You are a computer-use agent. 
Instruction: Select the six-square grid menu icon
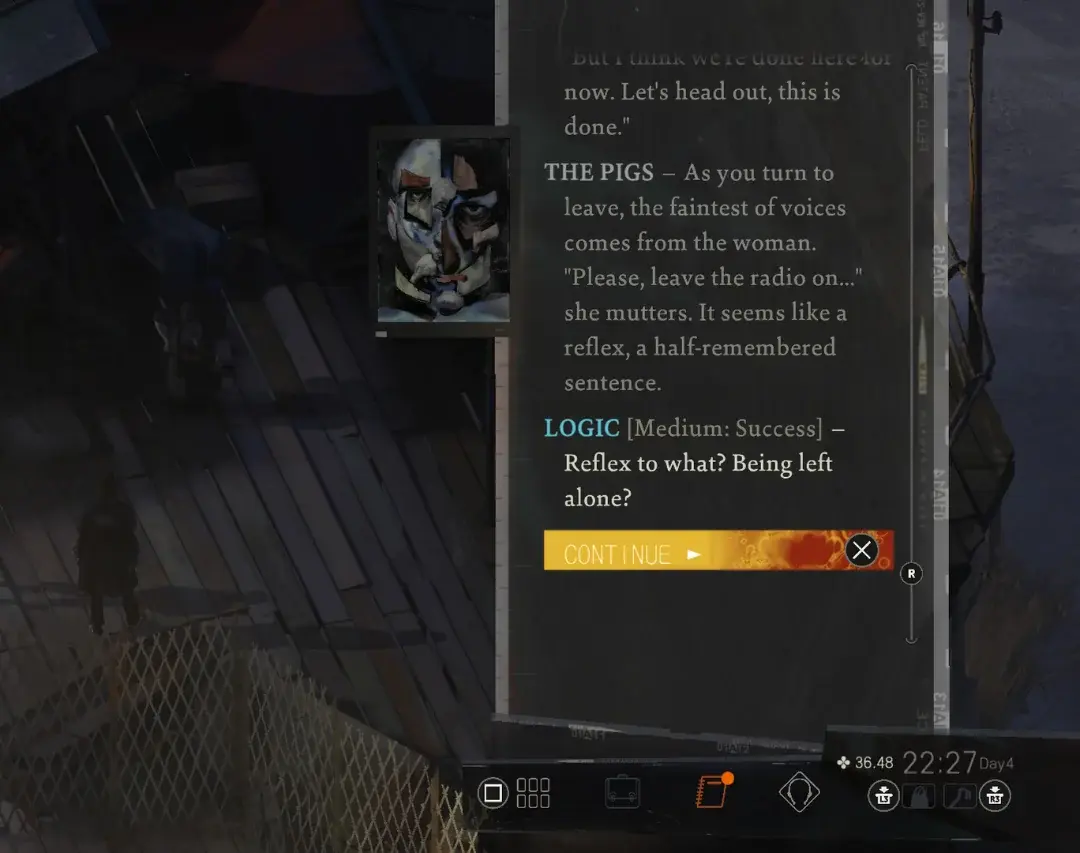coord(533,794)
